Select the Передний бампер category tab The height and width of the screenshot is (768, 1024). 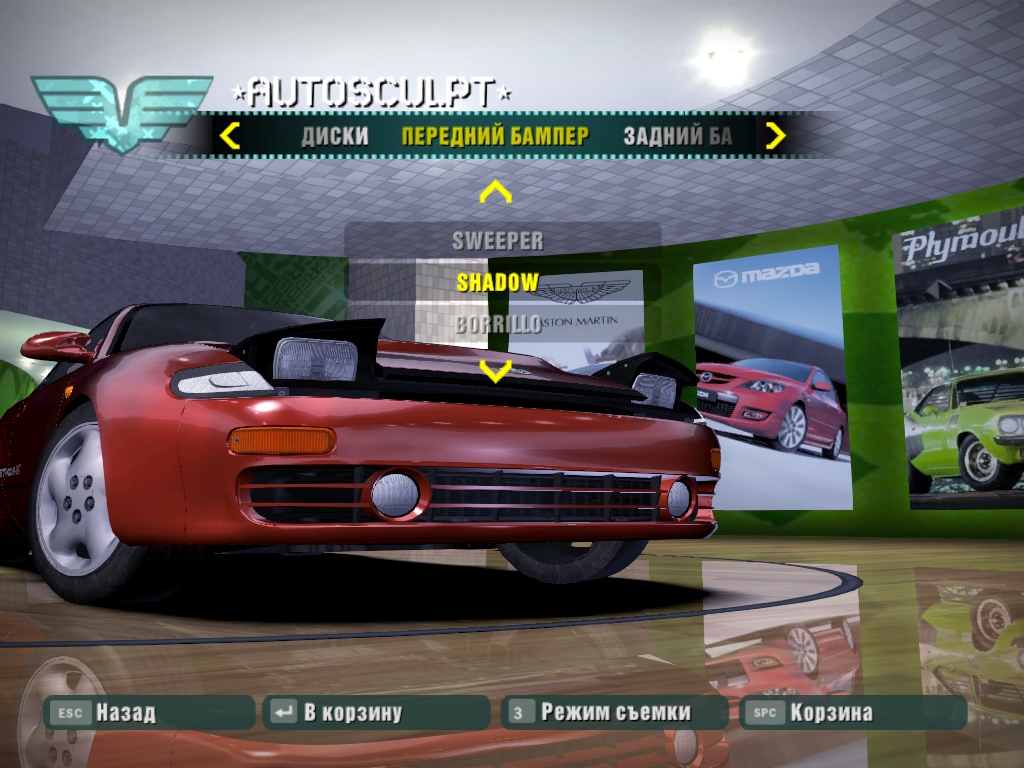click(x=495, y=136)
